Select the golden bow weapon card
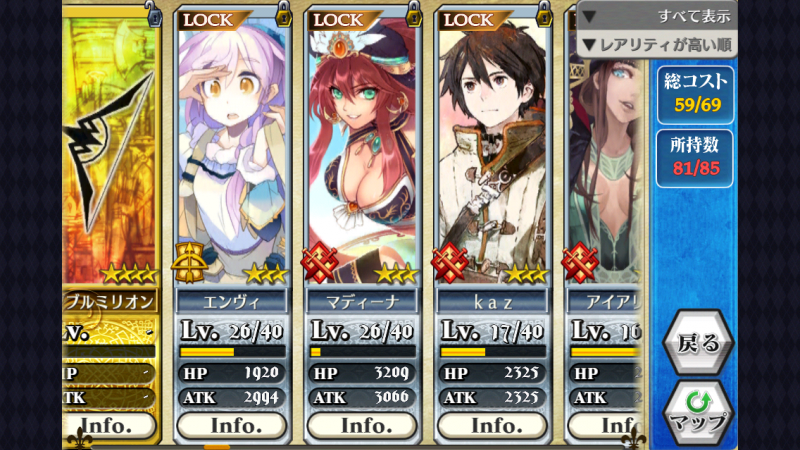 (x=110, y=150)
